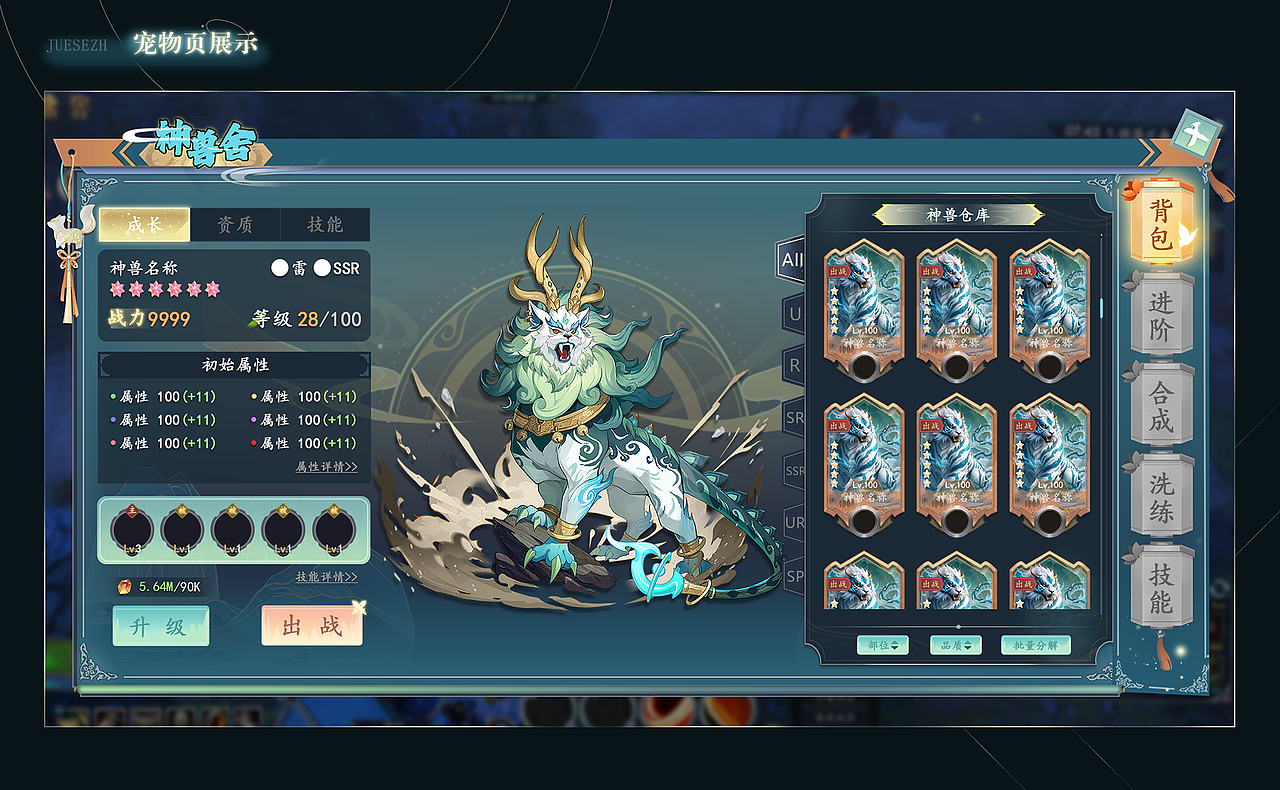This screenshot has width=1280, height=790.
Task: Open the 部位 position dropdown
Action: (x=883, y=645)
